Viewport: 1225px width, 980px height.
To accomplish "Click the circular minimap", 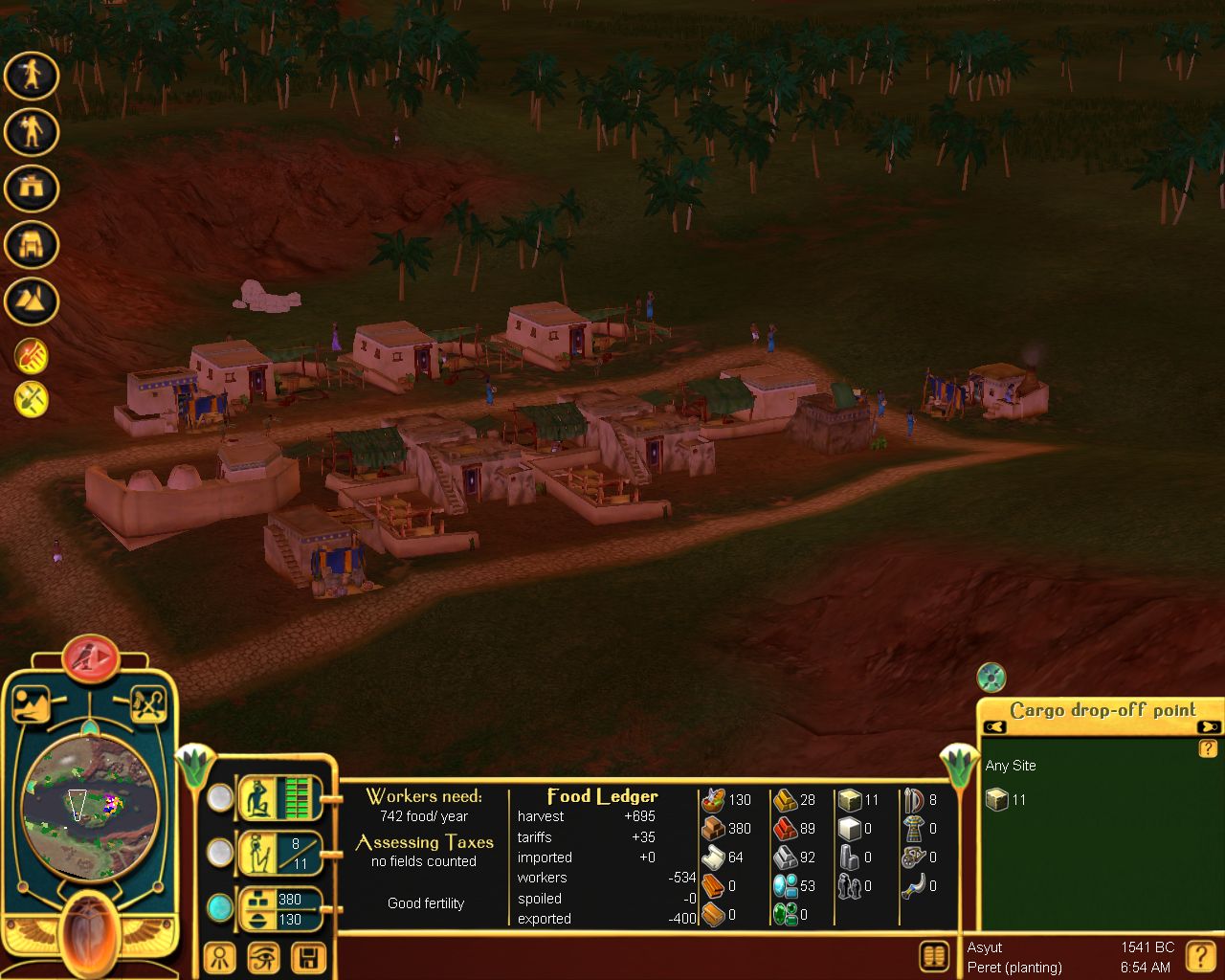I will 89,805.
